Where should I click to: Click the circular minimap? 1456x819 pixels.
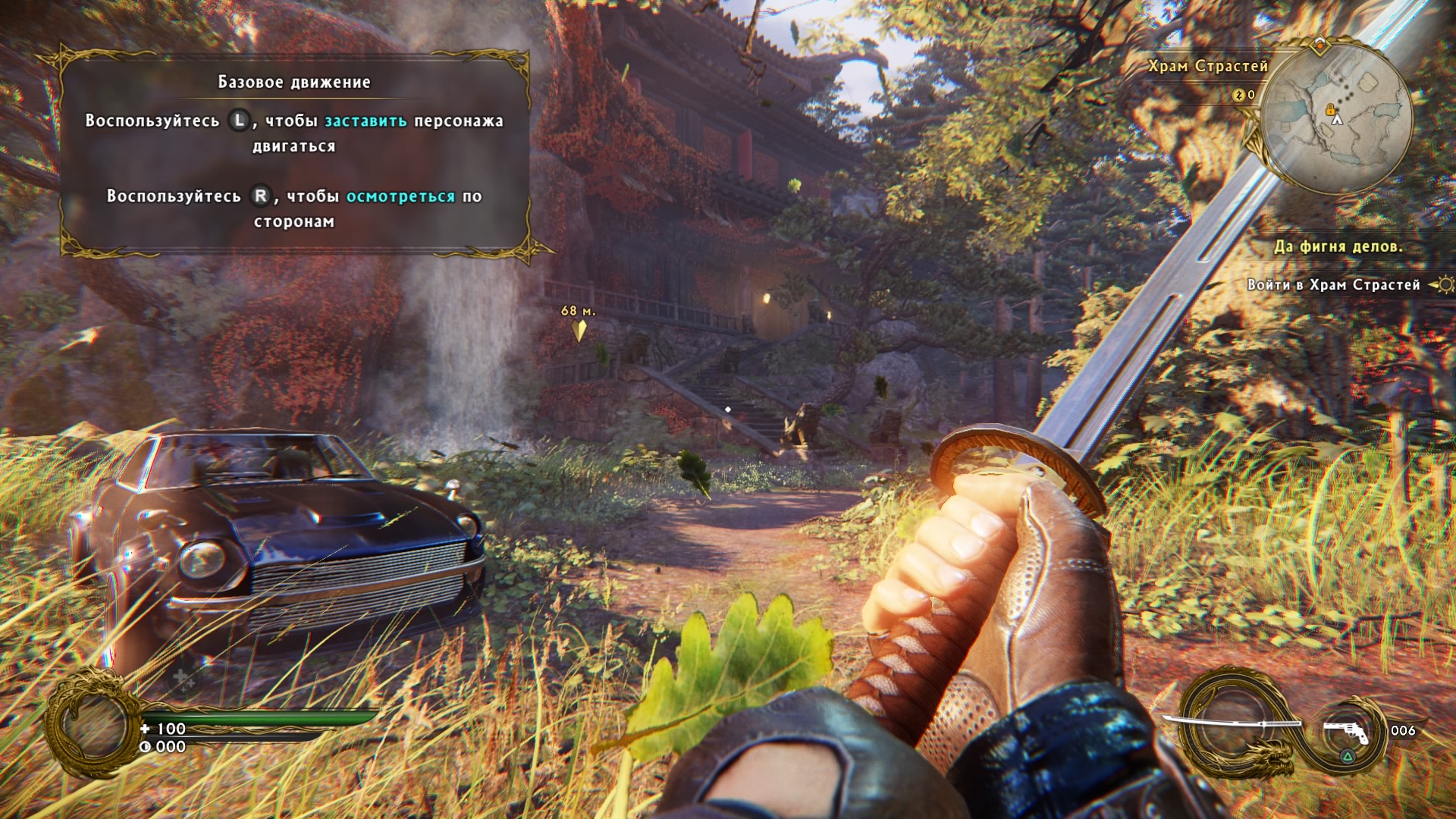point(1337,118)
